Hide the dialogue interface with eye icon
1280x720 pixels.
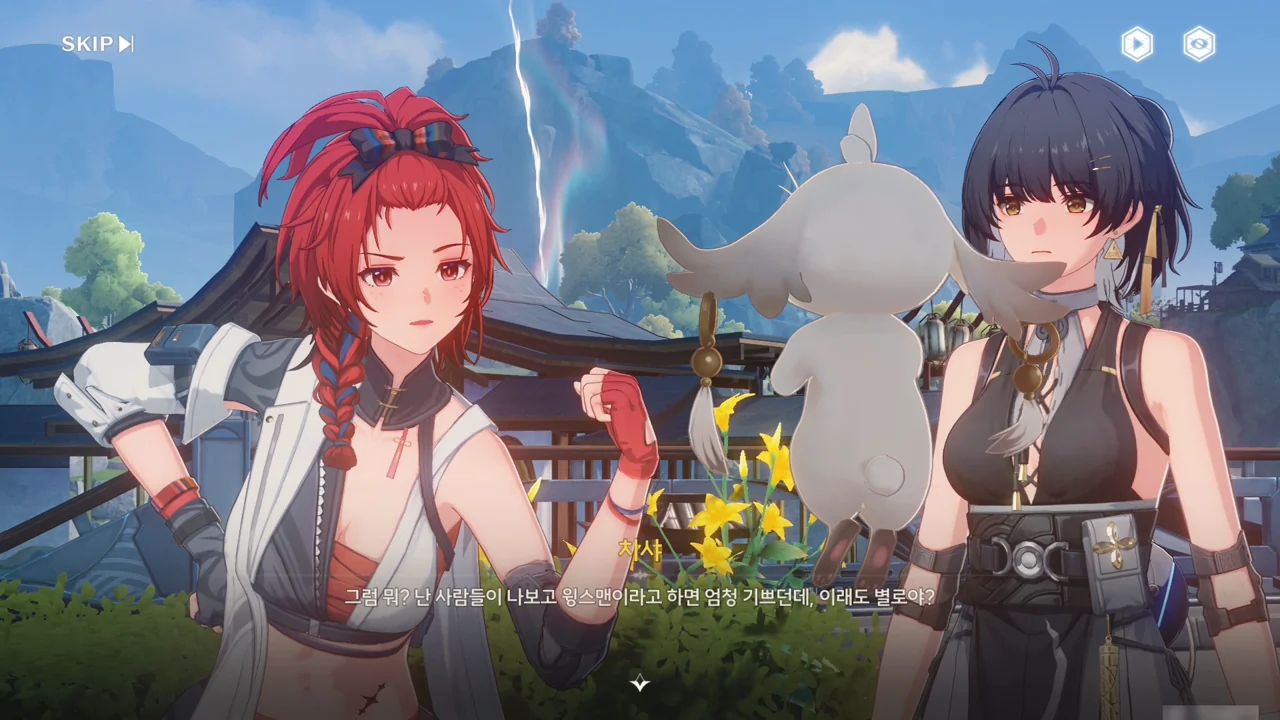[1199, 44]
